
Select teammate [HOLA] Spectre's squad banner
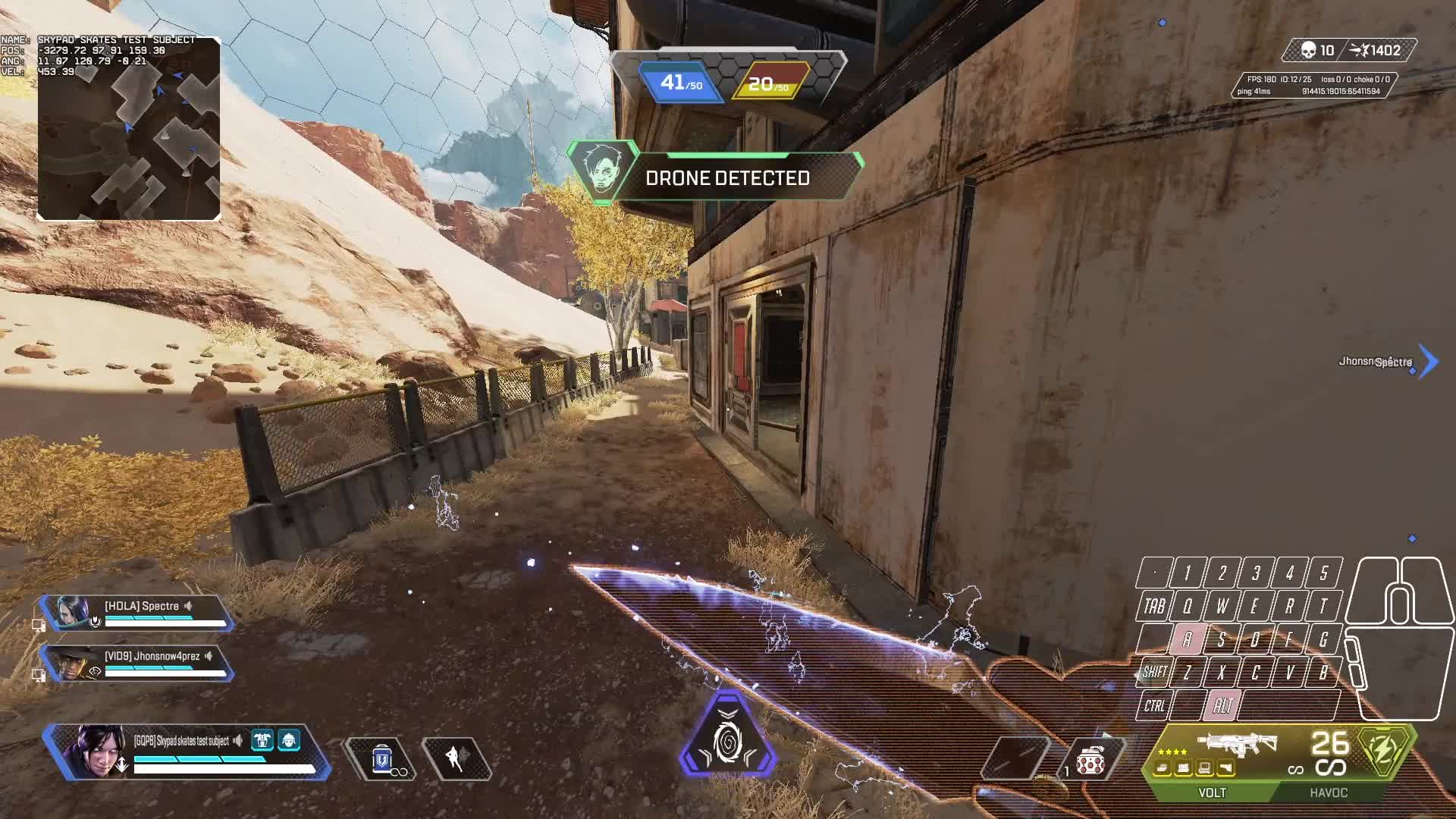tap(136, 613)
